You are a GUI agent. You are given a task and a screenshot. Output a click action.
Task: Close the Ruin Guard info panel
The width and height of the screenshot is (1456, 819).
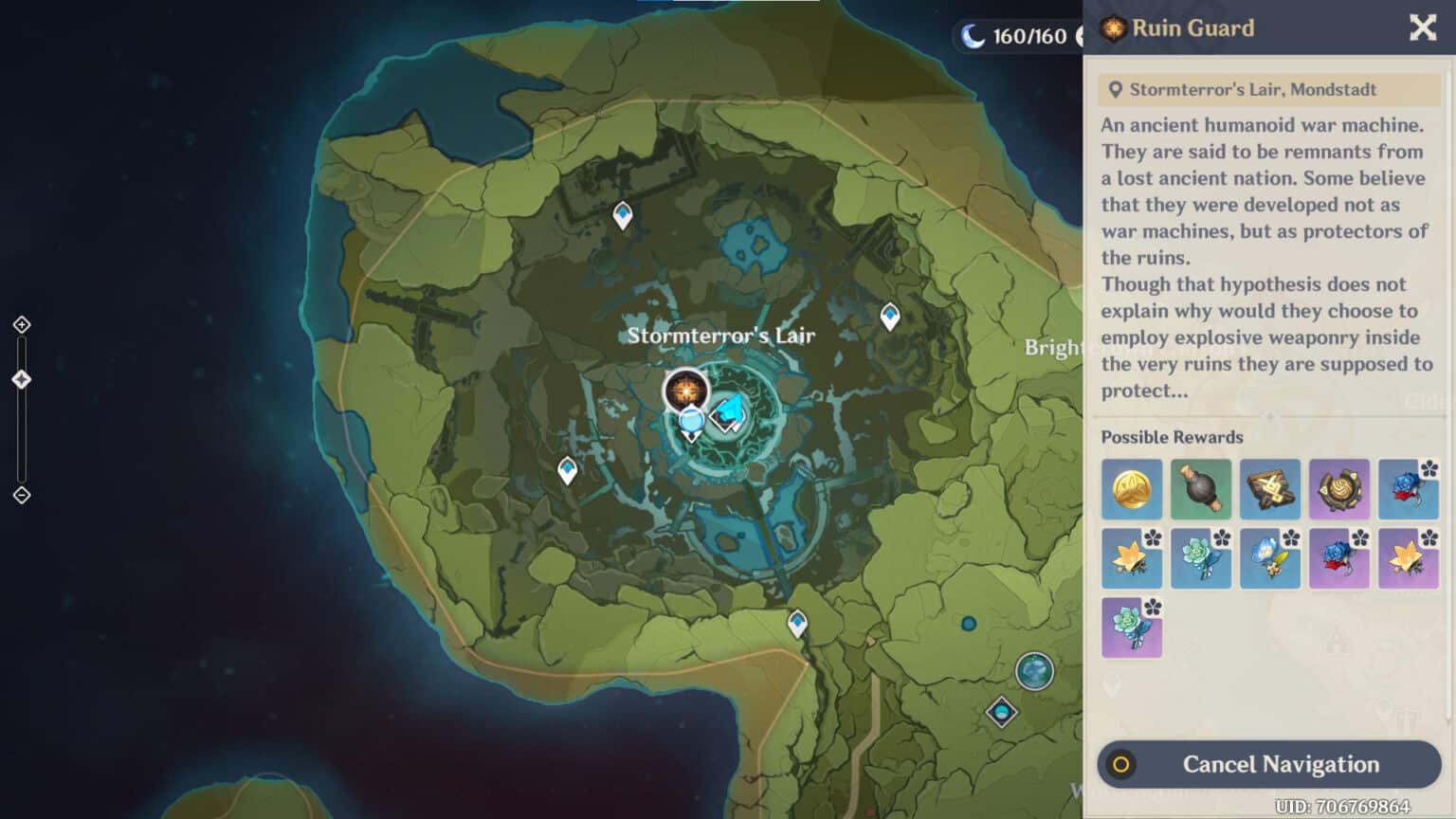pos(1422,28)
